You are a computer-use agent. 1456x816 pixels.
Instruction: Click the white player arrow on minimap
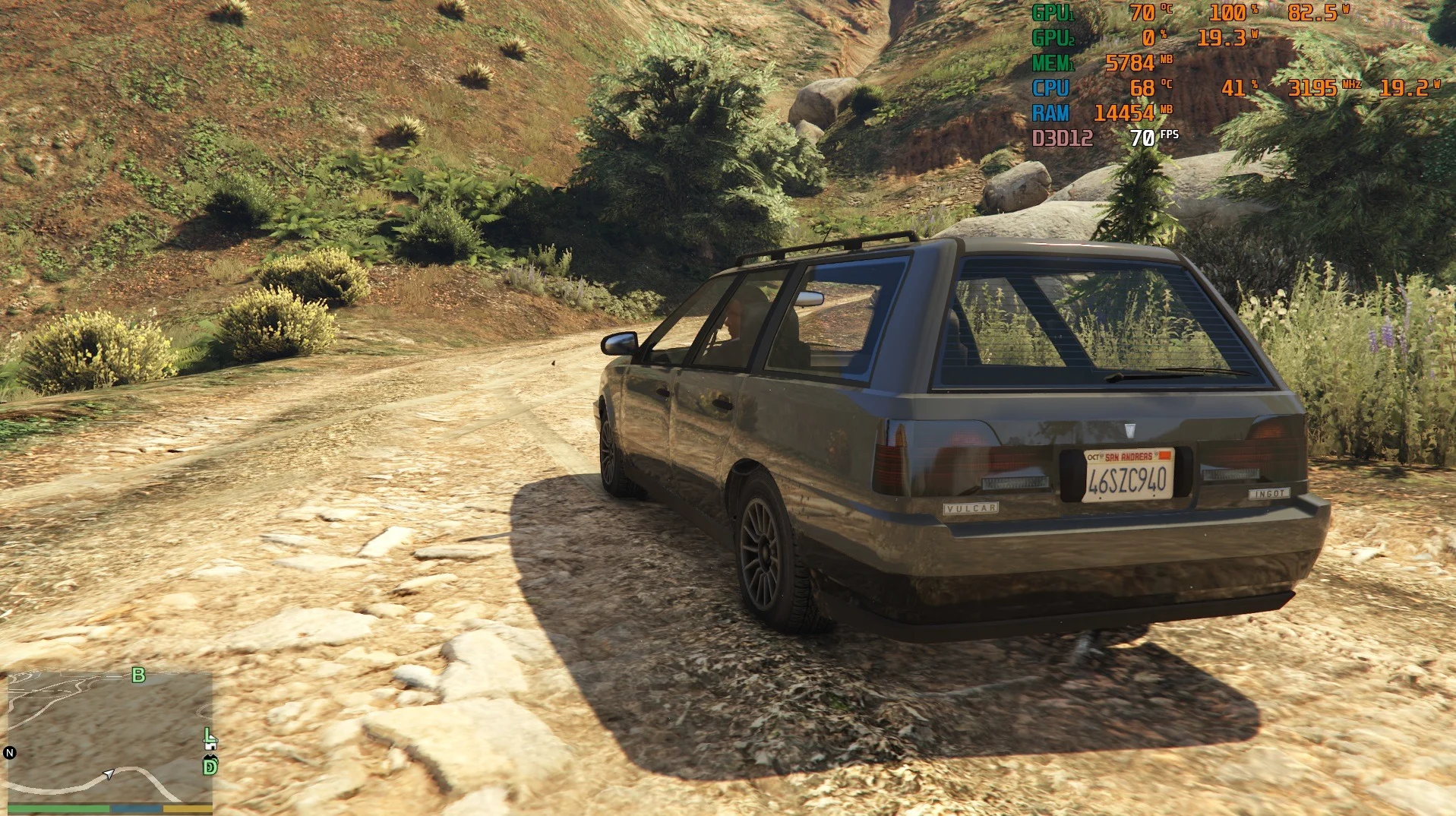tap(109, 774)
